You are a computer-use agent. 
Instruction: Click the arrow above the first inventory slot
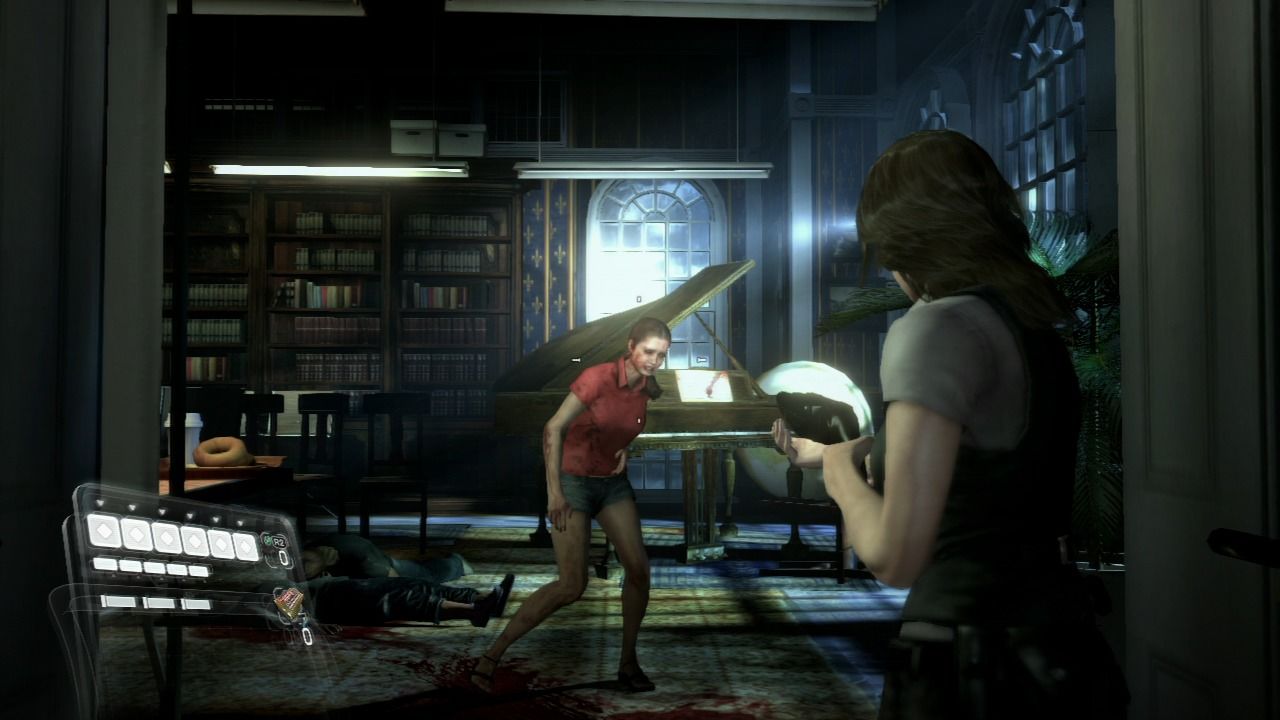[x=100, y=501]
